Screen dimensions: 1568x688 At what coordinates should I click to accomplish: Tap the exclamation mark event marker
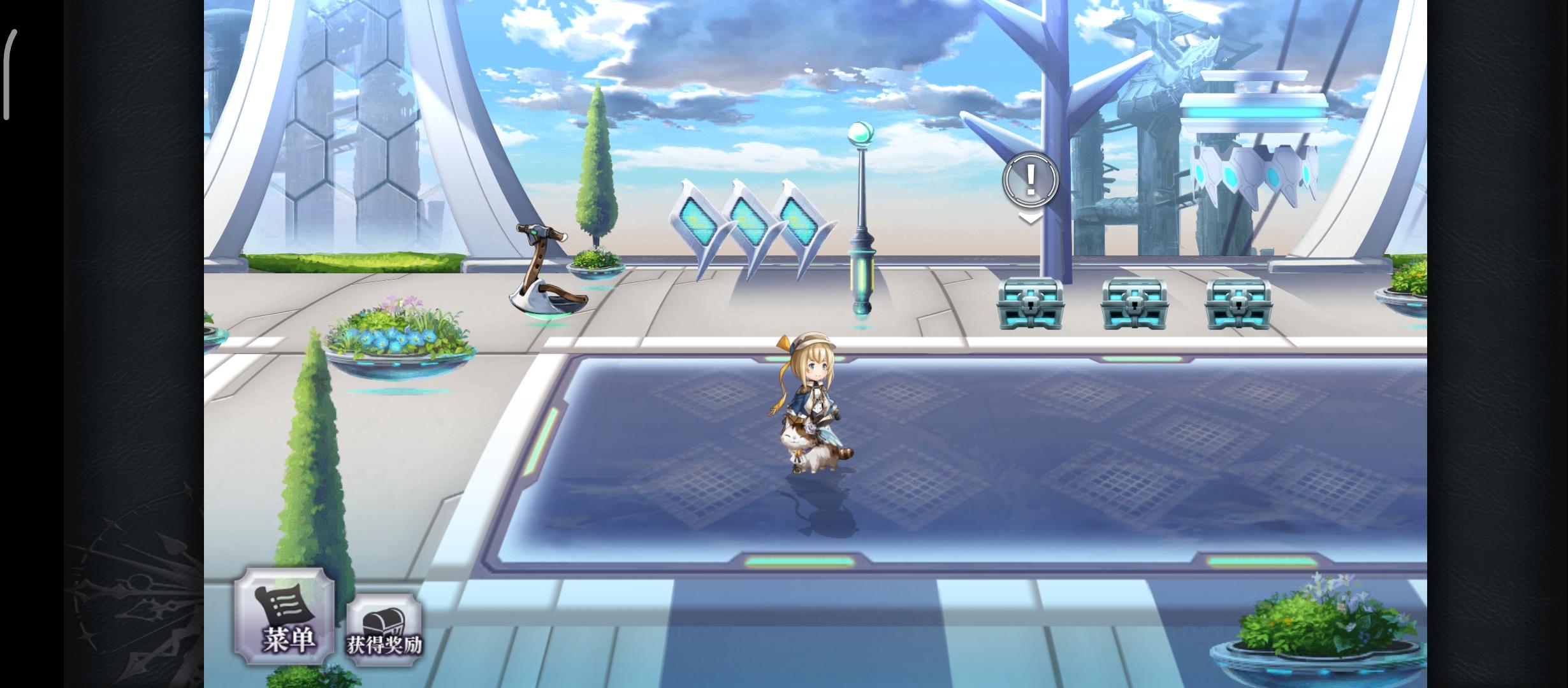[1031, 180]
